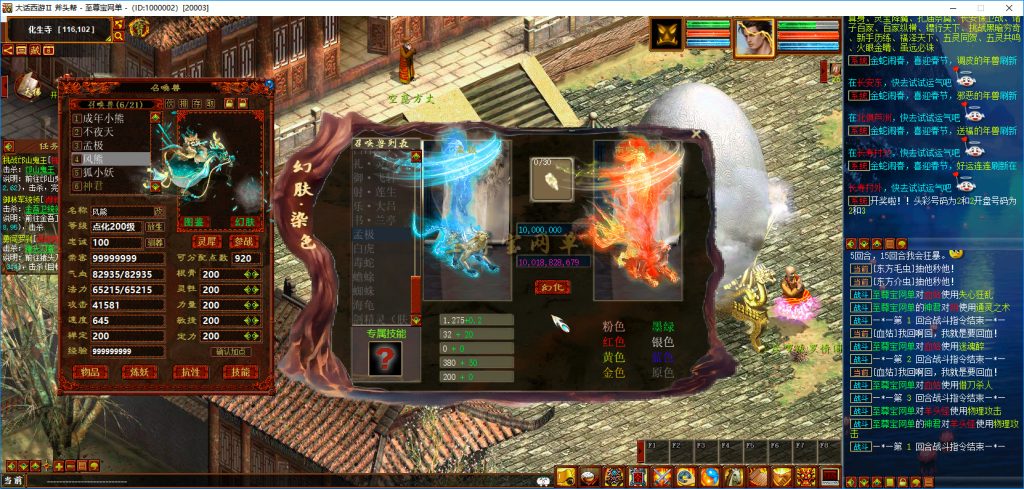1024x489 pixels.
Task: Open the 技能 skills button
Action: pos(240,372)
